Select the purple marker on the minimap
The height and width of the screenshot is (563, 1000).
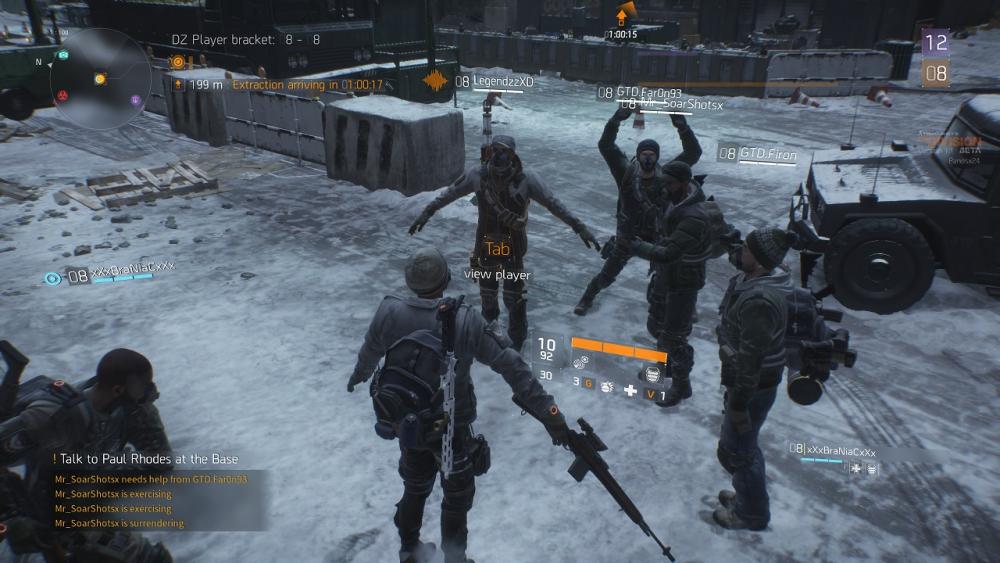pyautogui.click(x=136, y=100)
